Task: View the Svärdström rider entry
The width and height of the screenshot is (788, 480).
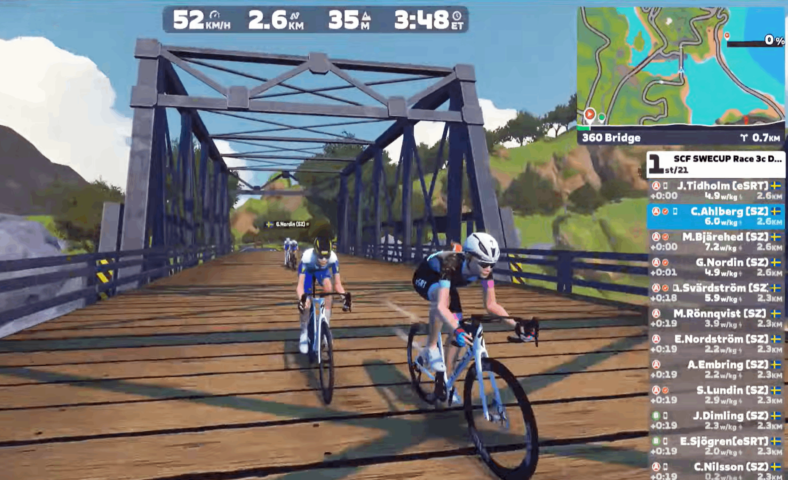Action: [x=715, y=292]
